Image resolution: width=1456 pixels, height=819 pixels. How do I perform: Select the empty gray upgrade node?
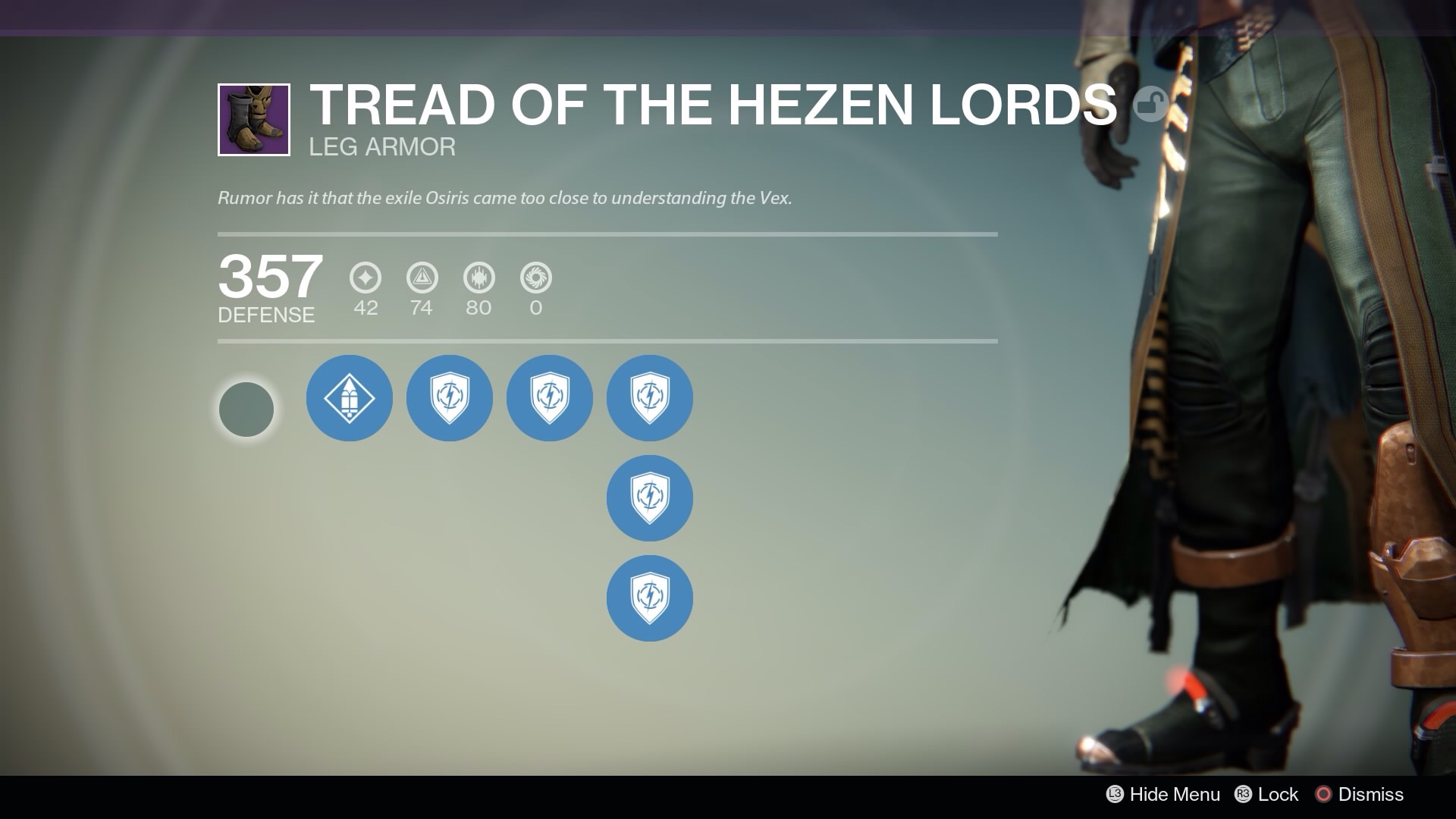pos(246,409)
